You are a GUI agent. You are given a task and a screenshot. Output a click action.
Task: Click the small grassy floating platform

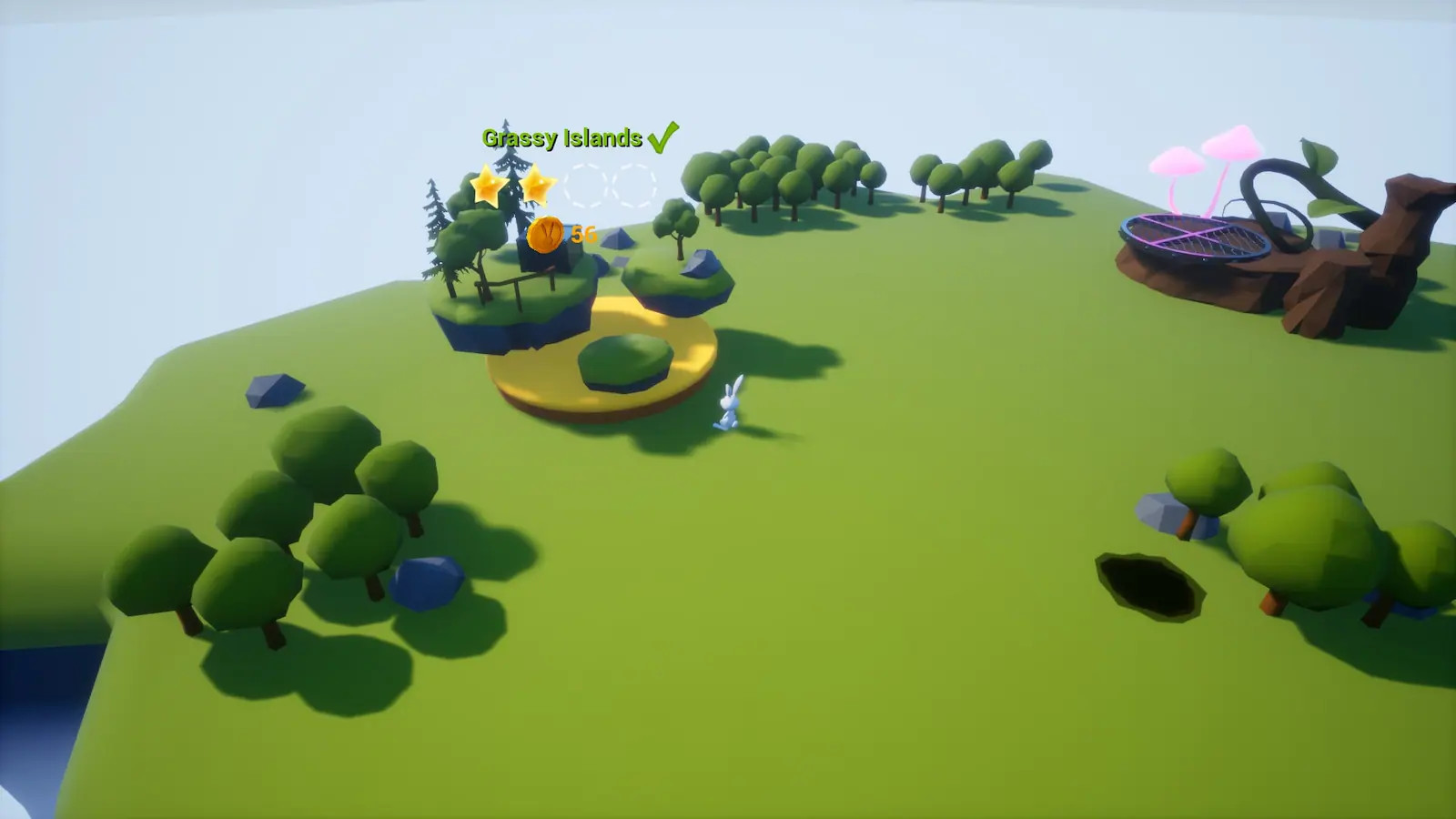click(x=673, y=278)
